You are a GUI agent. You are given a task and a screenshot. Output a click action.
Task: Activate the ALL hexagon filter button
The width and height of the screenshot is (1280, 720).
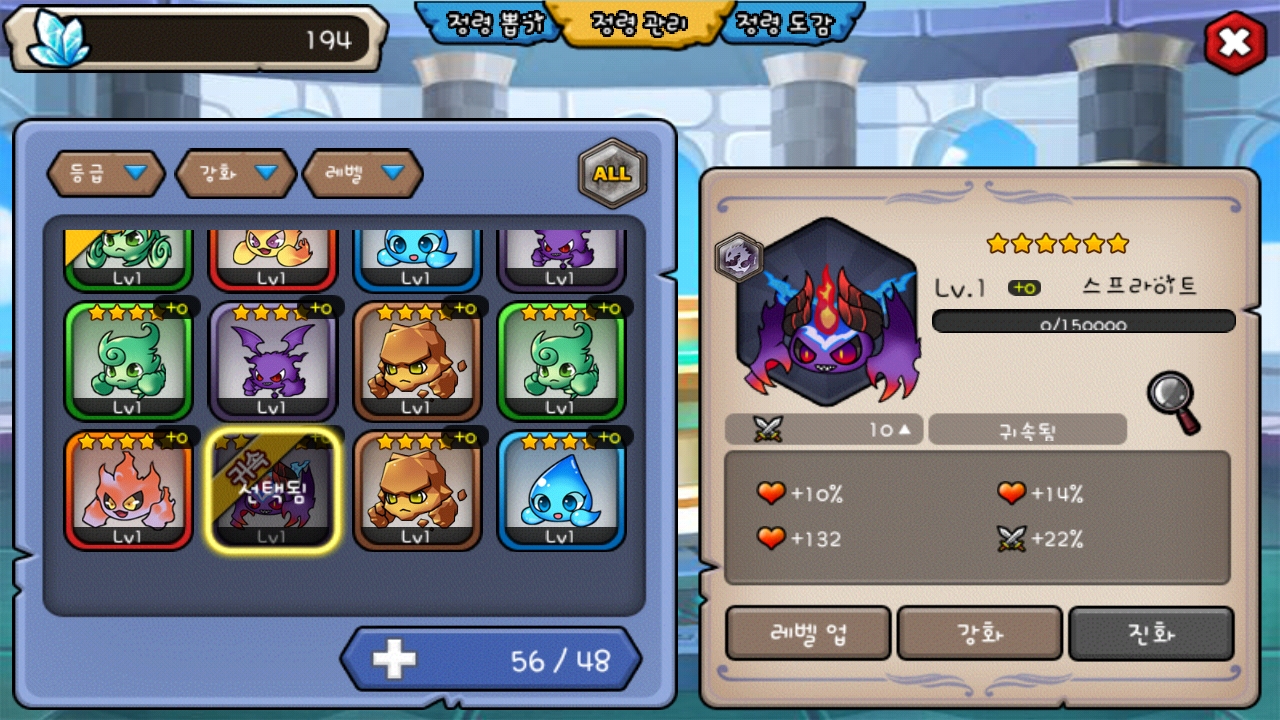pyautogui.click(x=612, y=173)
